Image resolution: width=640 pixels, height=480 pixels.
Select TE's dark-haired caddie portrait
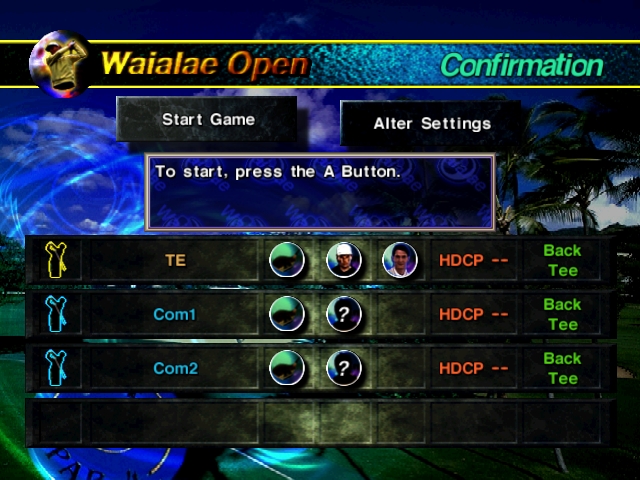[399, 261]
